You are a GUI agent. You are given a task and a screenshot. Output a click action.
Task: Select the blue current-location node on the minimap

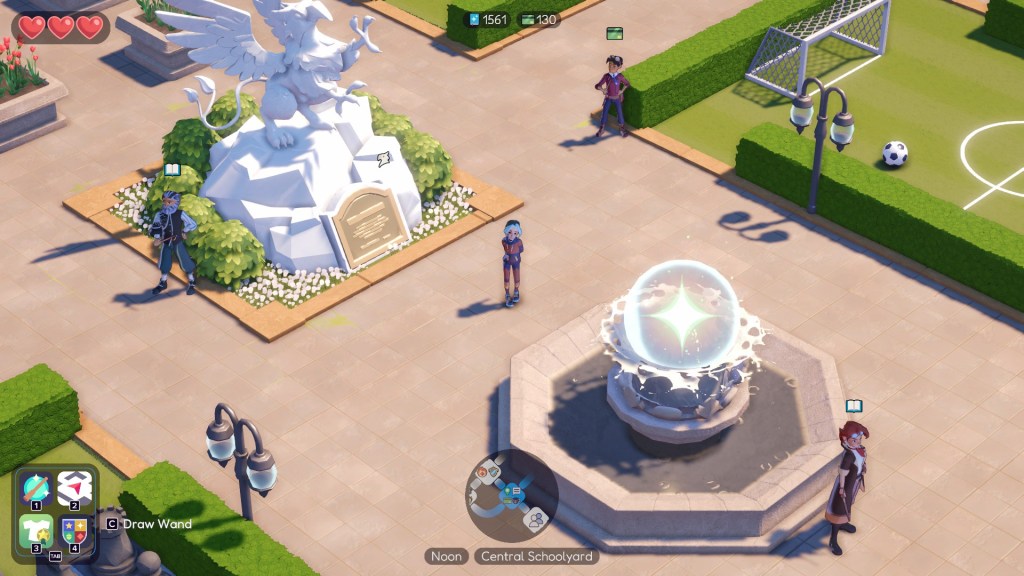pyautogui.click(x=514, y=491)
